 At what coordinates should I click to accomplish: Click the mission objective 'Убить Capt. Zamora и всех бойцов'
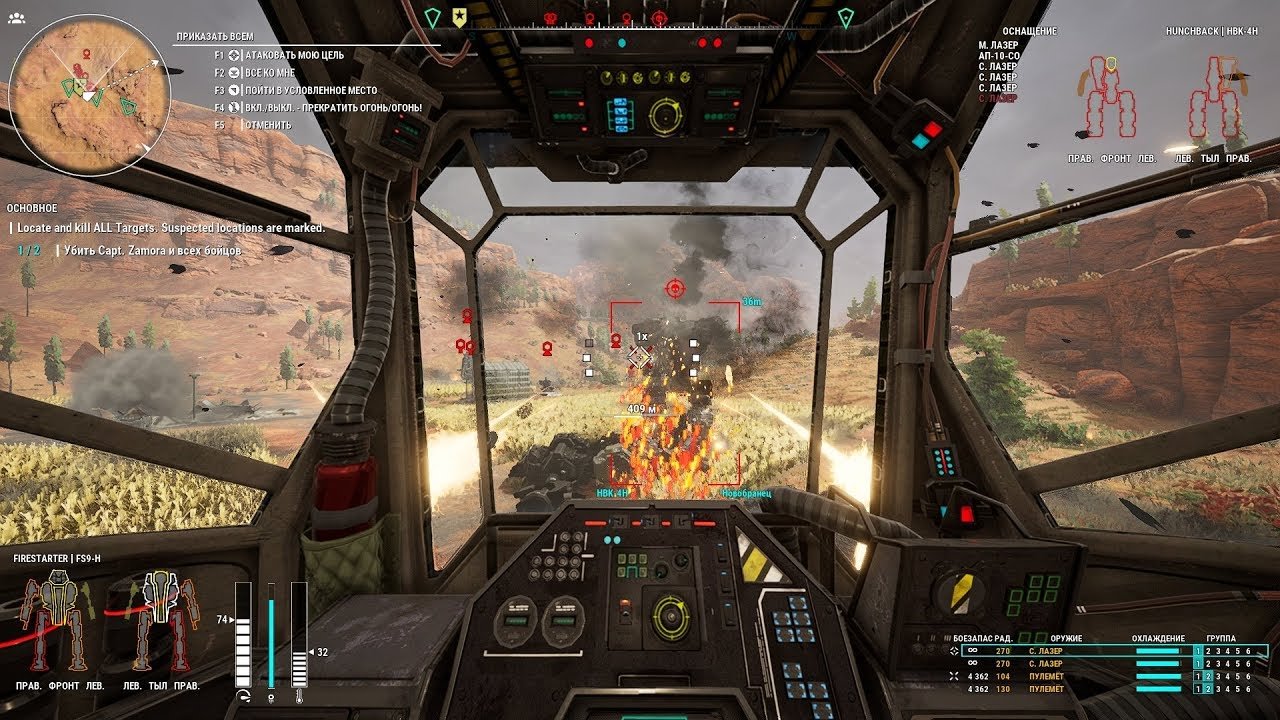(152, 250)
